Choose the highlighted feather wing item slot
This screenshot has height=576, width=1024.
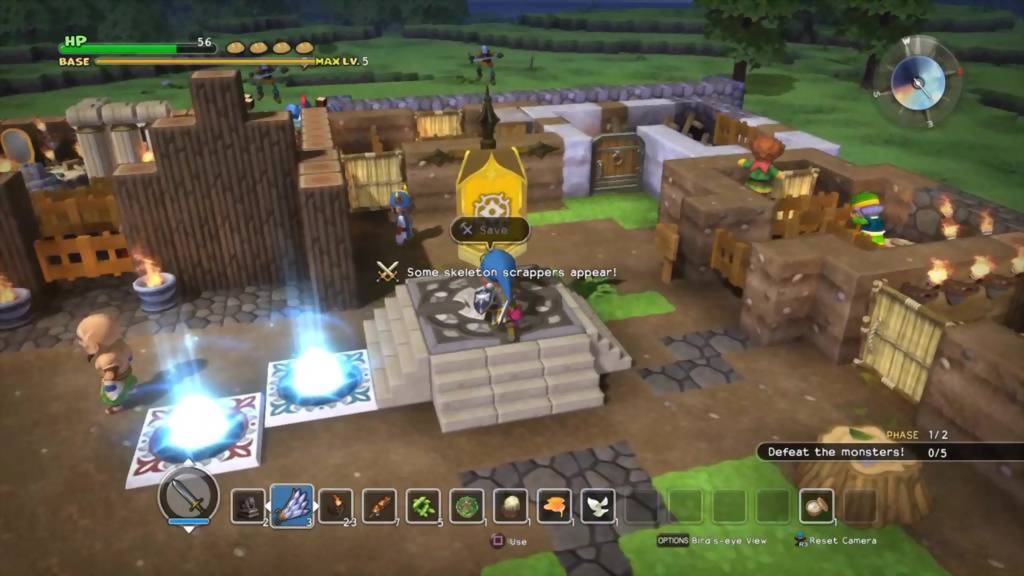[292, 506]
